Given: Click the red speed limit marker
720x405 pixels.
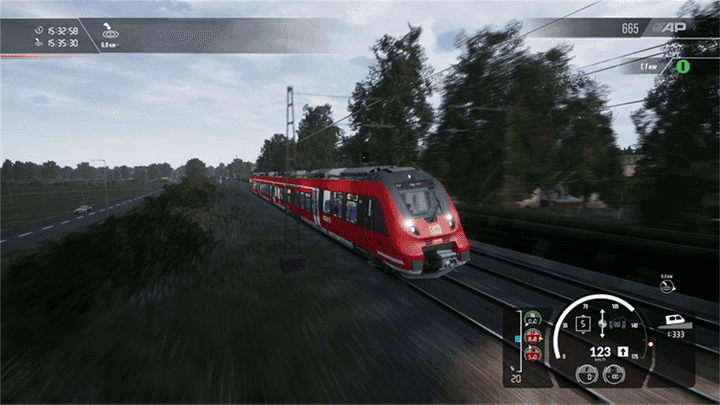Looking at the screenshot, I should (x=650, y=344).
